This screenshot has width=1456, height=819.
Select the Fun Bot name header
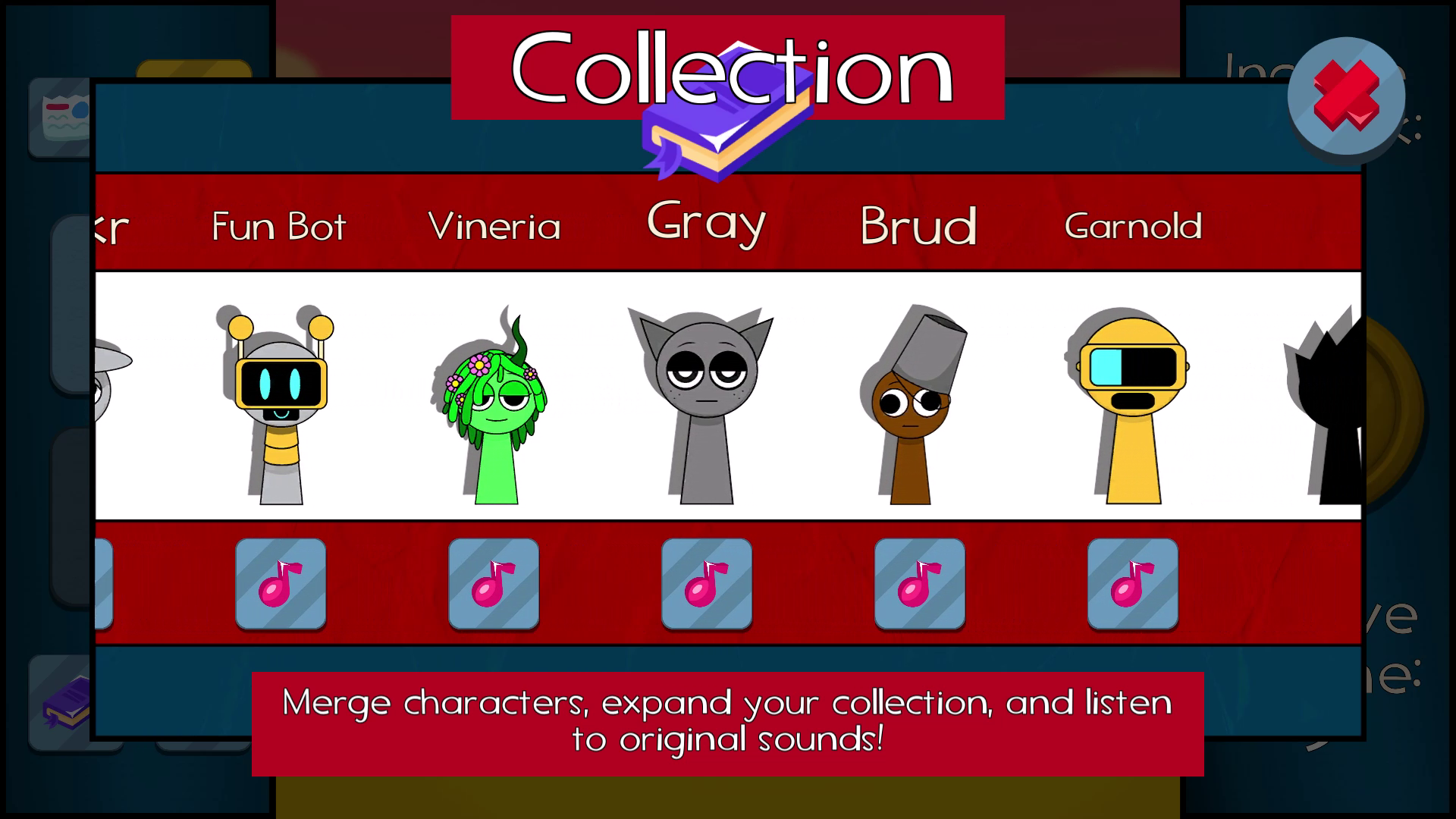(278, 226)
